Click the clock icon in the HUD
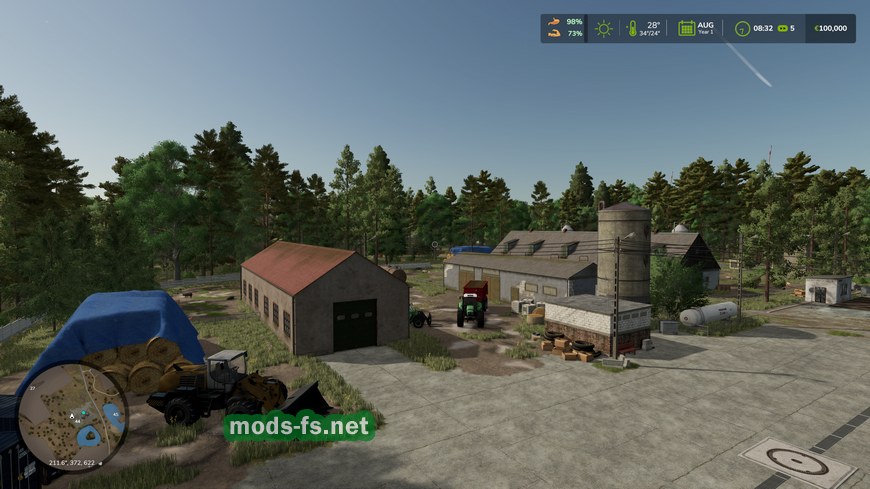Viewport: 870px width, 489px height. 742,28
